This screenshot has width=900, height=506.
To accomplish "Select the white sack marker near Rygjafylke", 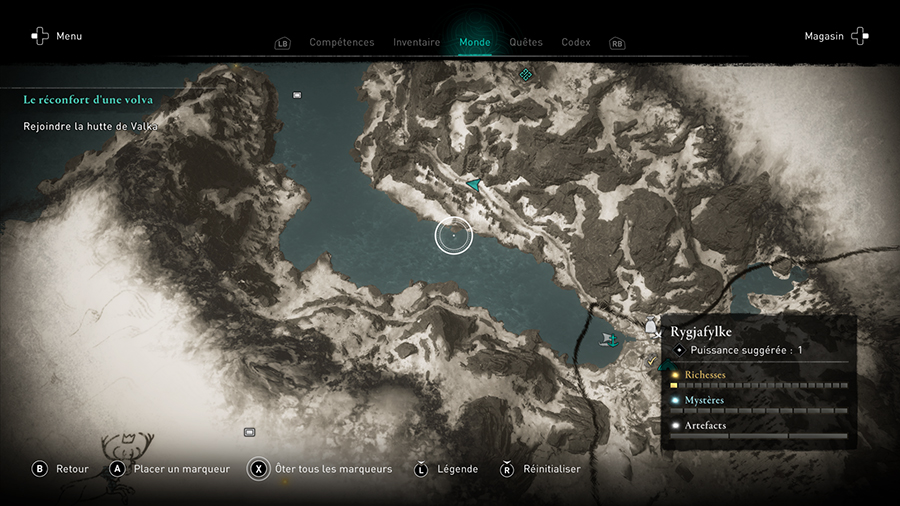I will pos(652,326).
